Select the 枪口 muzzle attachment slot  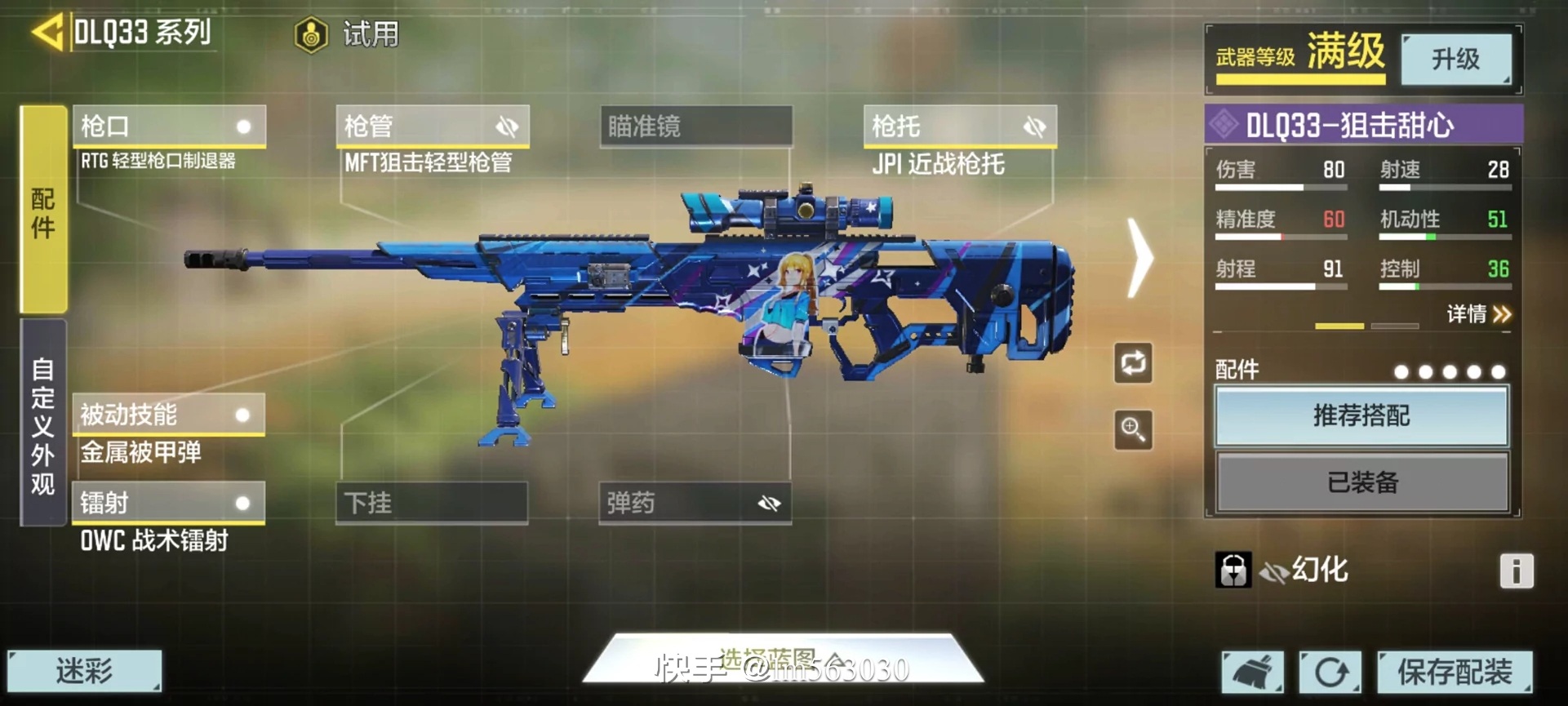169,127
